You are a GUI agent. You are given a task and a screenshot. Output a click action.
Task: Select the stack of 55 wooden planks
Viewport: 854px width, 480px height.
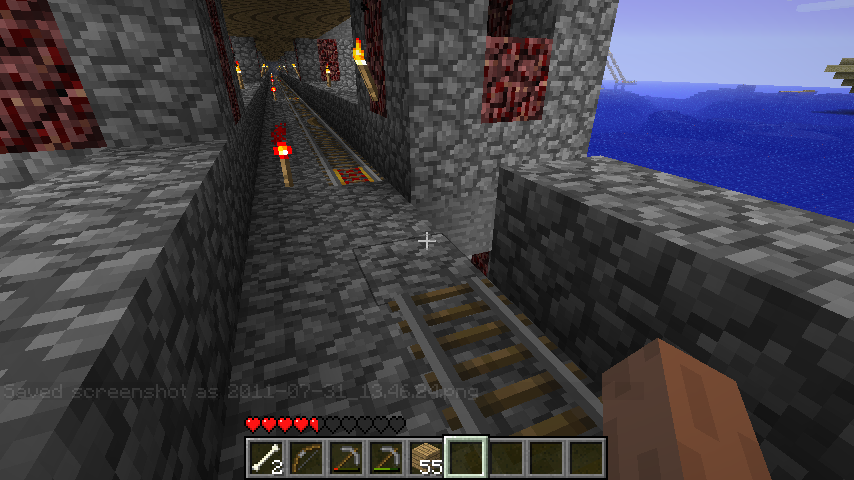[425, 458]
